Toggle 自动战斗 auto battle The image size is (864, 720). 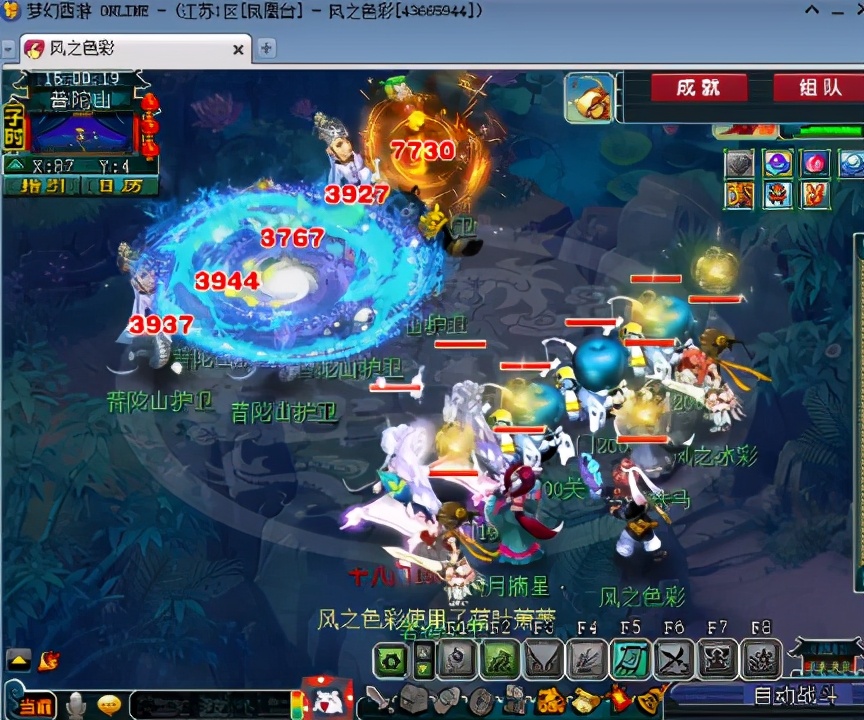pyautogui.click(x=792, y=695)
